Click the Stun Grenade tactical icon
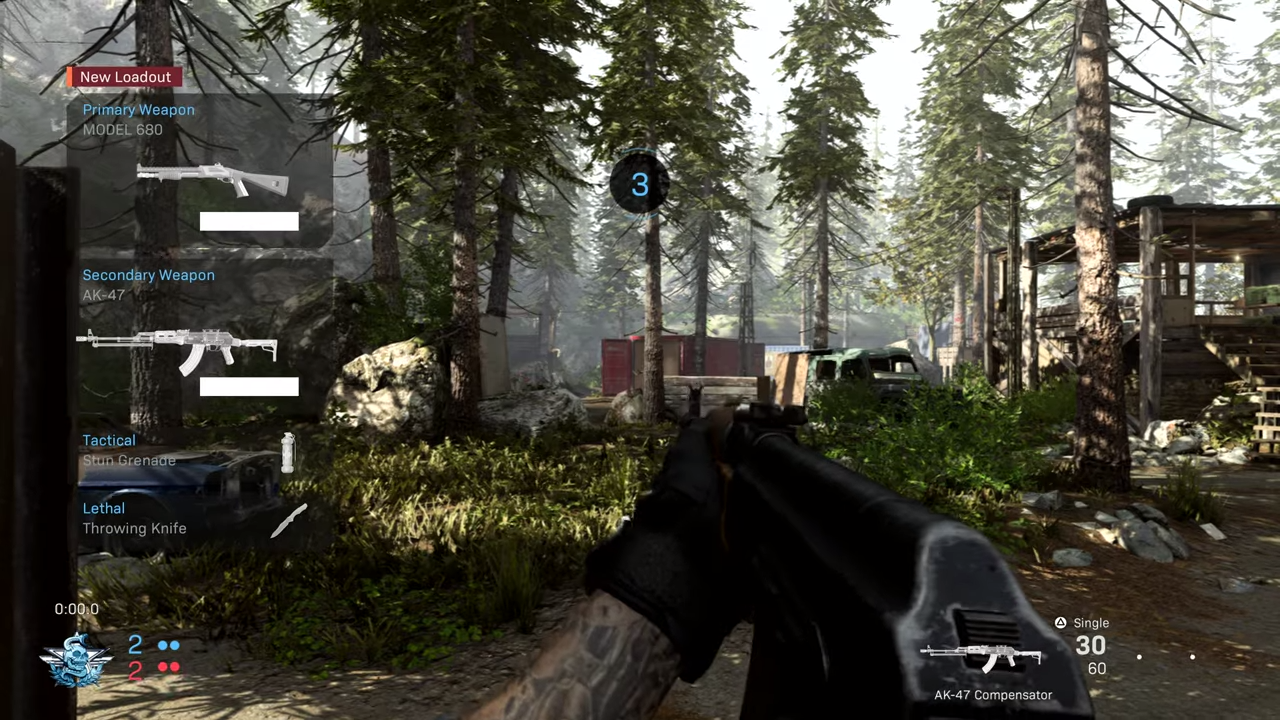Image resolution: width=1280 pixels, height=720 pixels. (288, 452)
